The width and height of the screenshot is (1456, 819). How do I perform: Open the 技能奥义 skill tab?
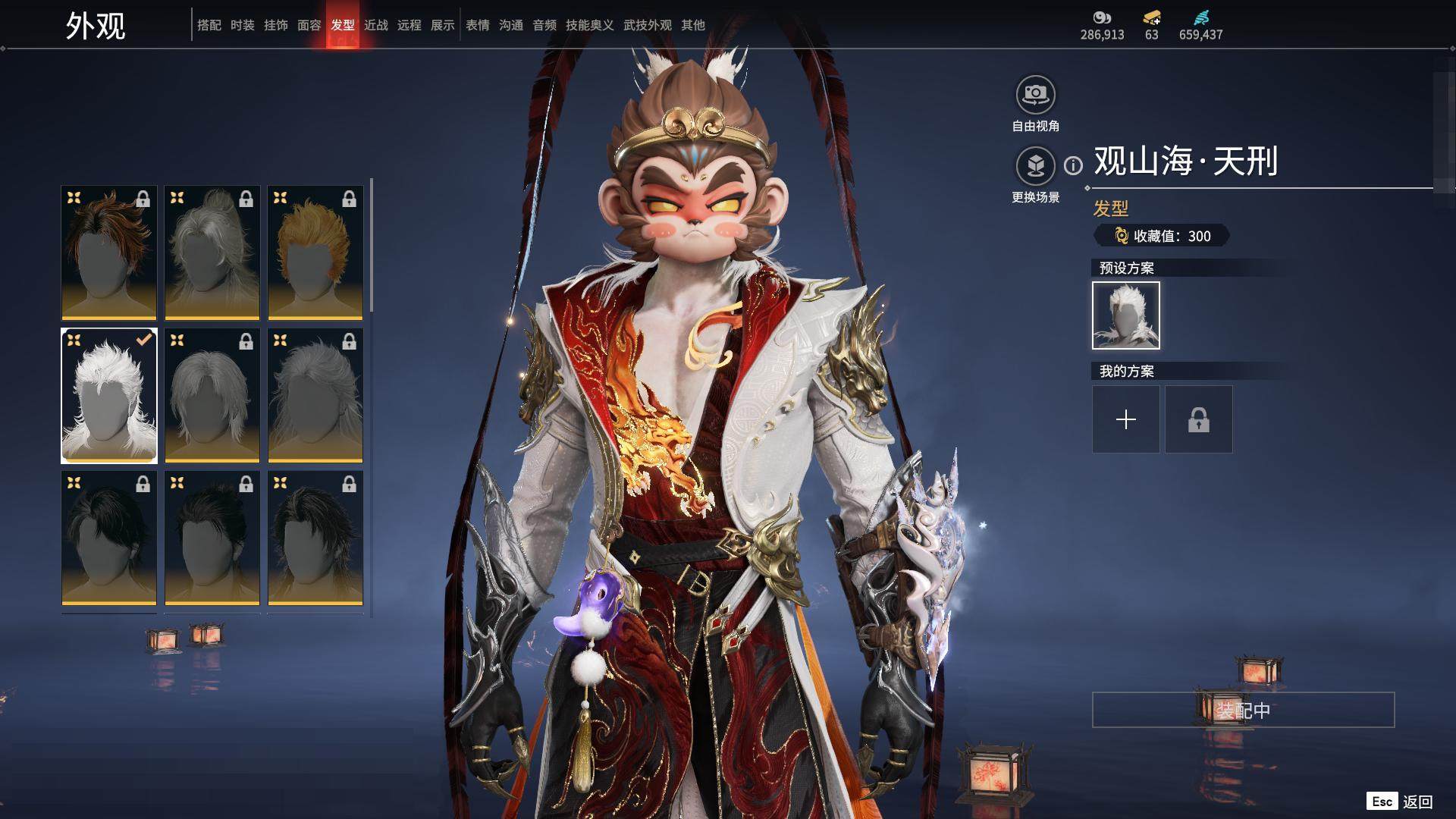(x=589, y=25)
